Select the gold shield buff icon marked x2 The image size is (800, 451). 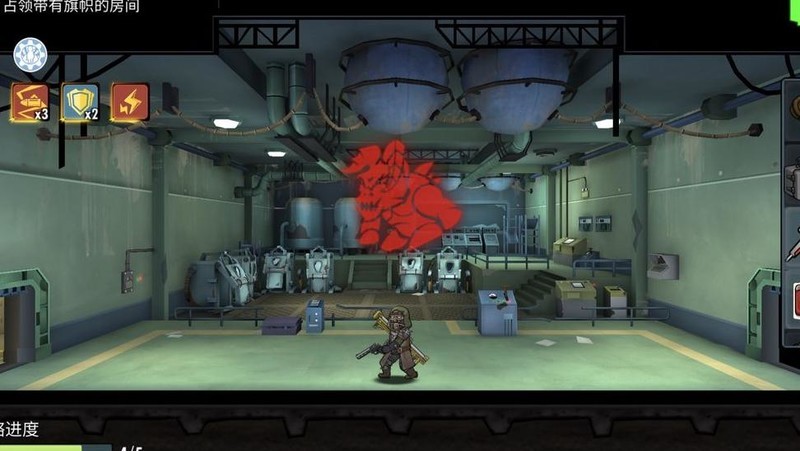pos(79,101)
